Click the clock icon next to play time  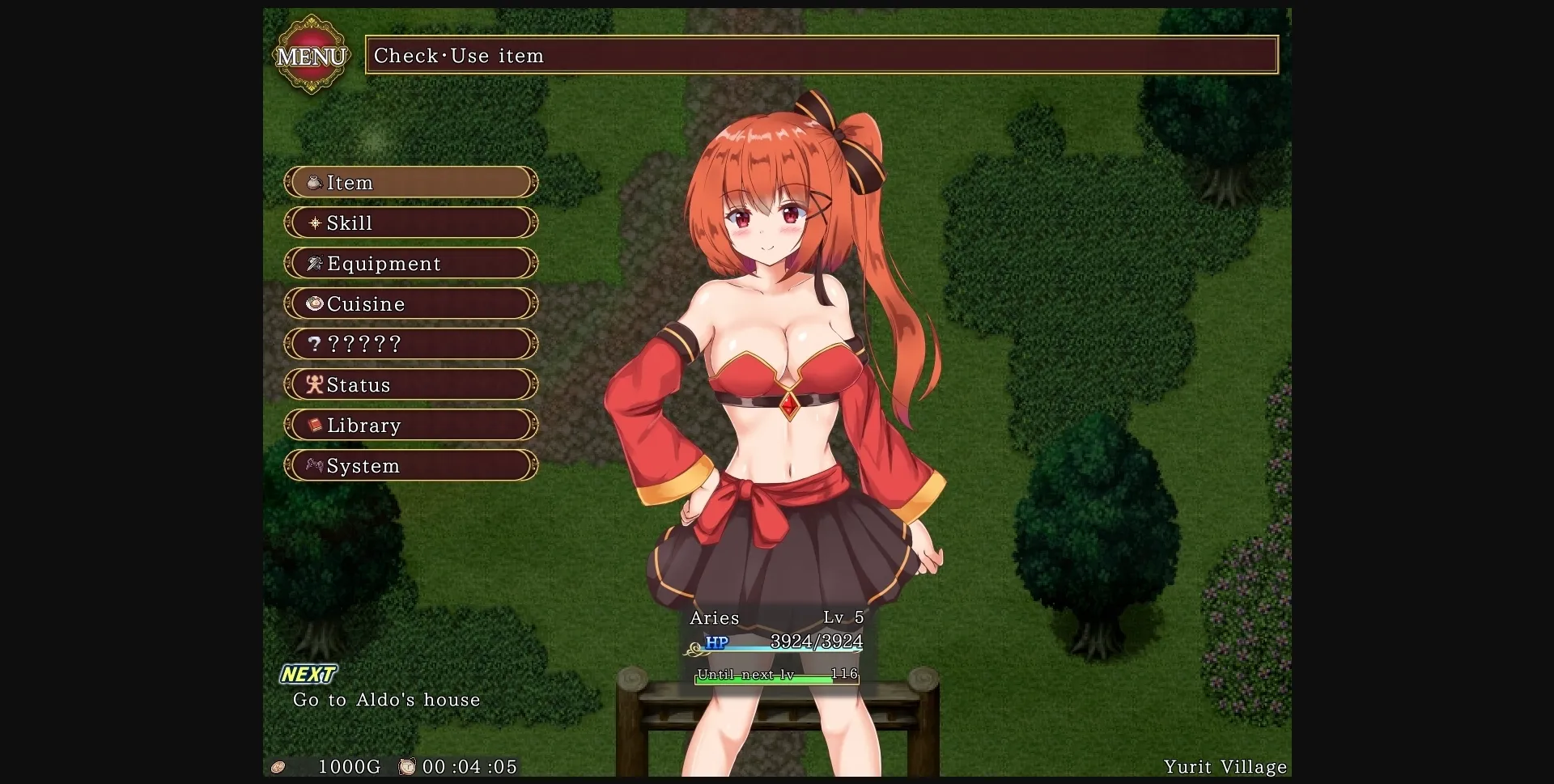point(408,767)
